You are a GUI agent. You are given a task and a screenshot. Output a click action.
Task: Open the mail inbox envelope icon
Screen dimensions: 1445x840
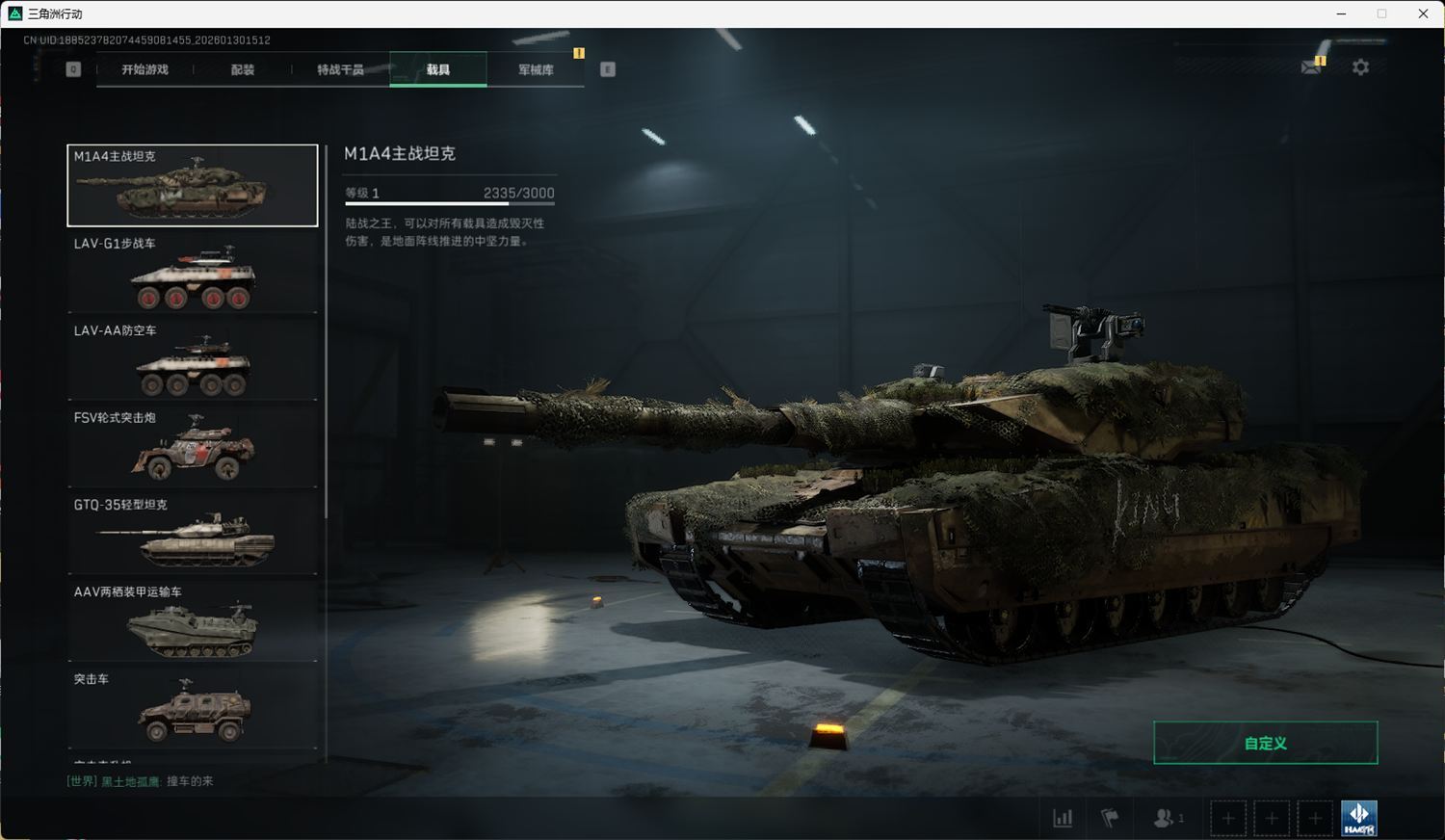tap(1311, 66)
